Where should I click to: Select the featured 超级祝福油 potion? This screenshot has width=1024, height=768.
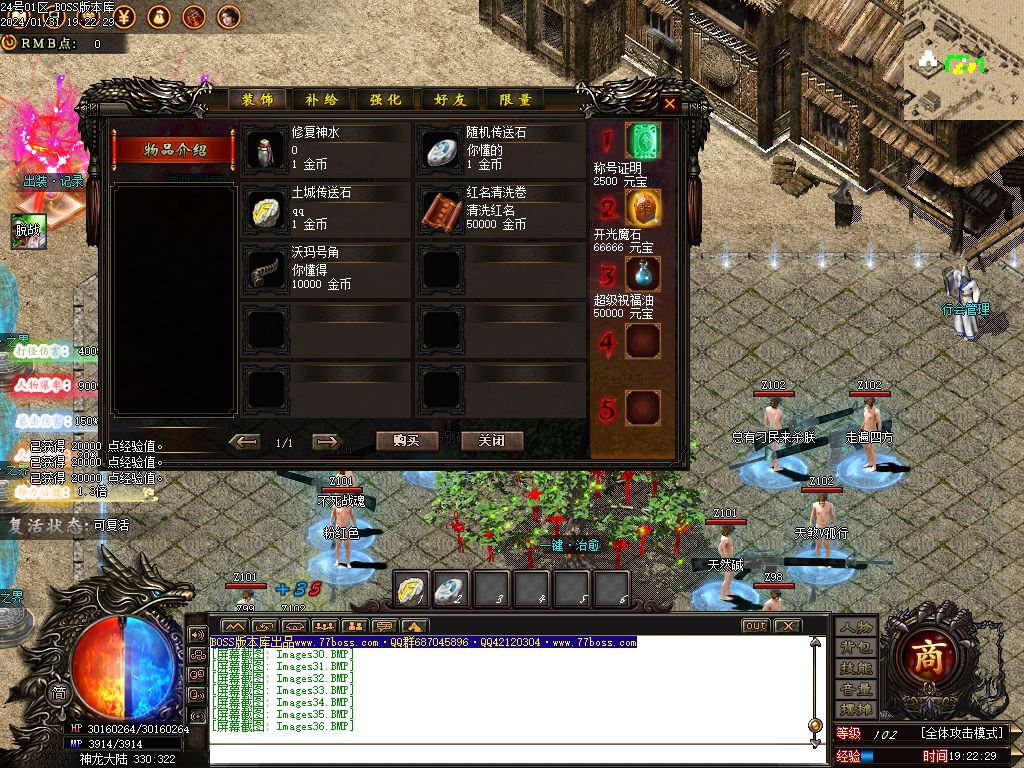click(x=643, y=274)
